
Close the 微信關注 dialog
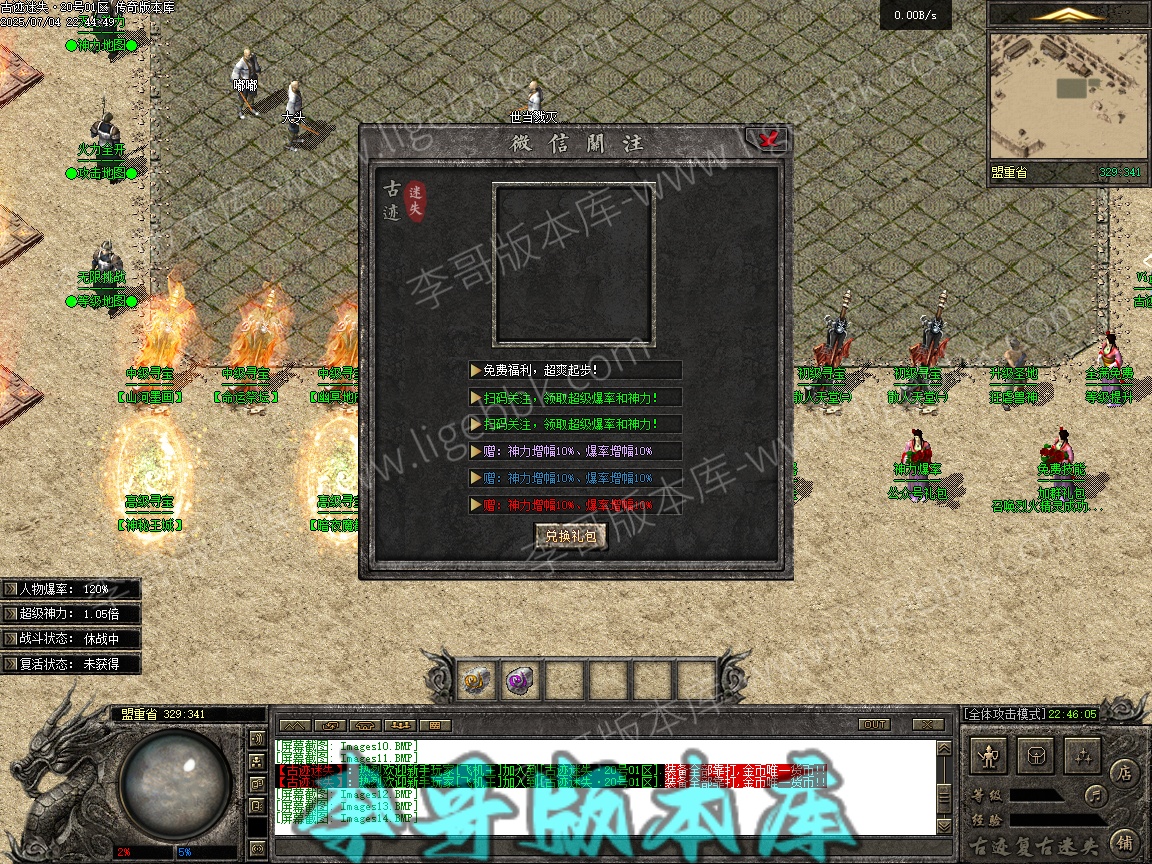pos(769,140)
